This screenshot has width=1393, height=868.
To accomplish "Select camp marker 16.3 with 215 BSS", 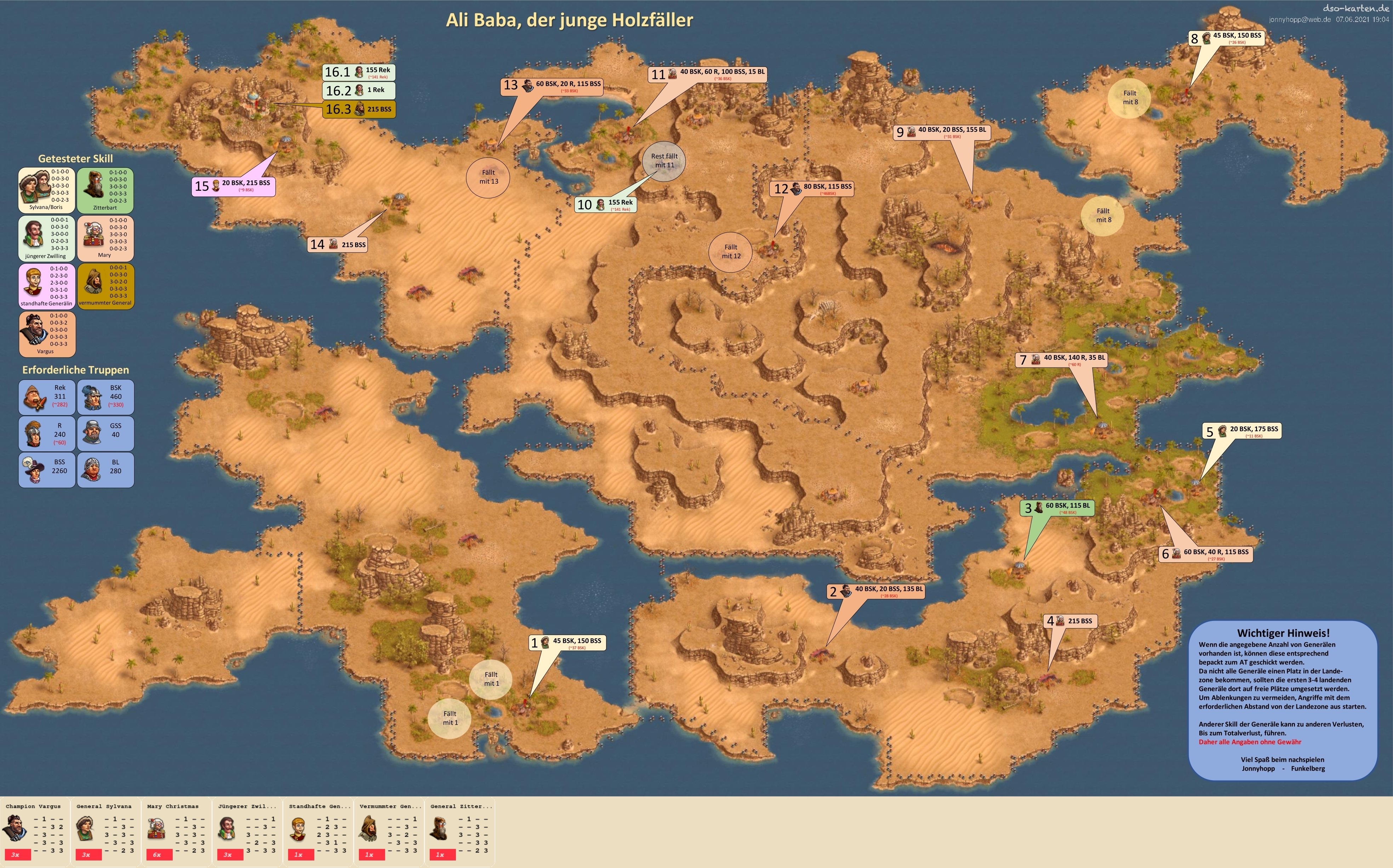I will [359, 109].
